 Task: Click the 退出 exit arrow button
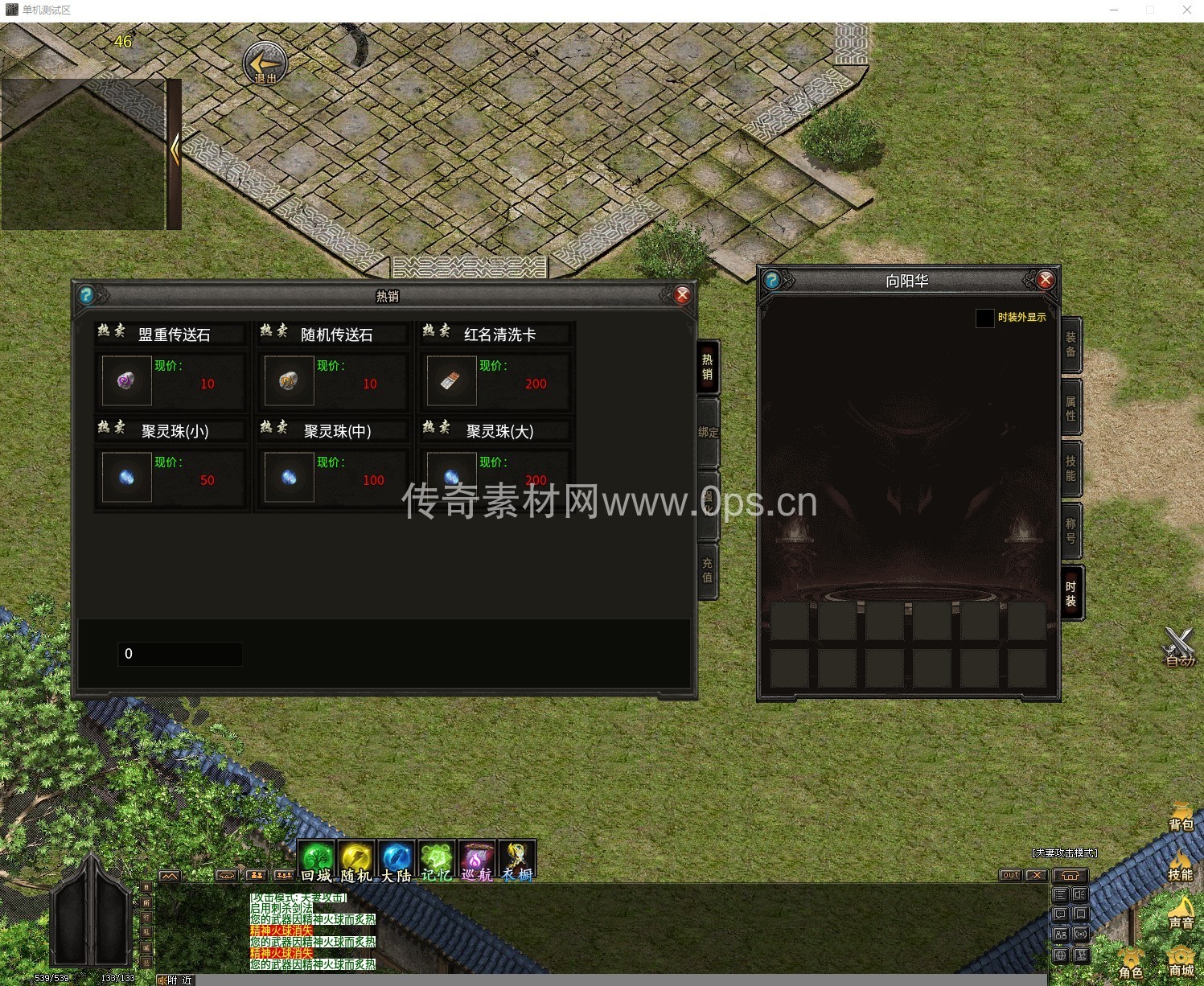pyautogui.click(x=265, y=63)
